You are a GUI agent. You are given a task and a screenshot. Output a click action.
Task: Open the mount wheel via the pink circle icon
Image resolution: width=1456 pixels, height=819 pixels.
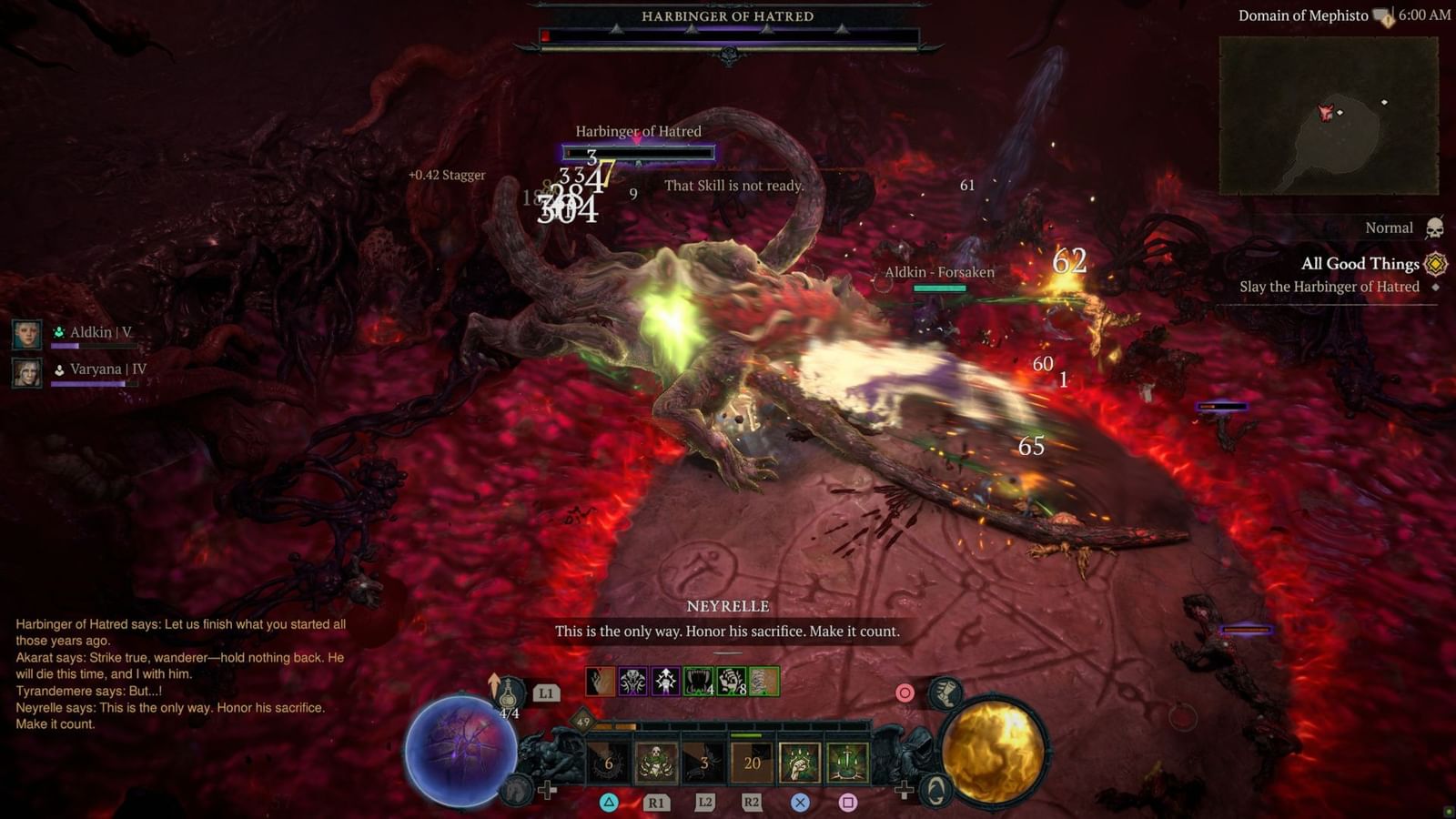pos(903,693)
